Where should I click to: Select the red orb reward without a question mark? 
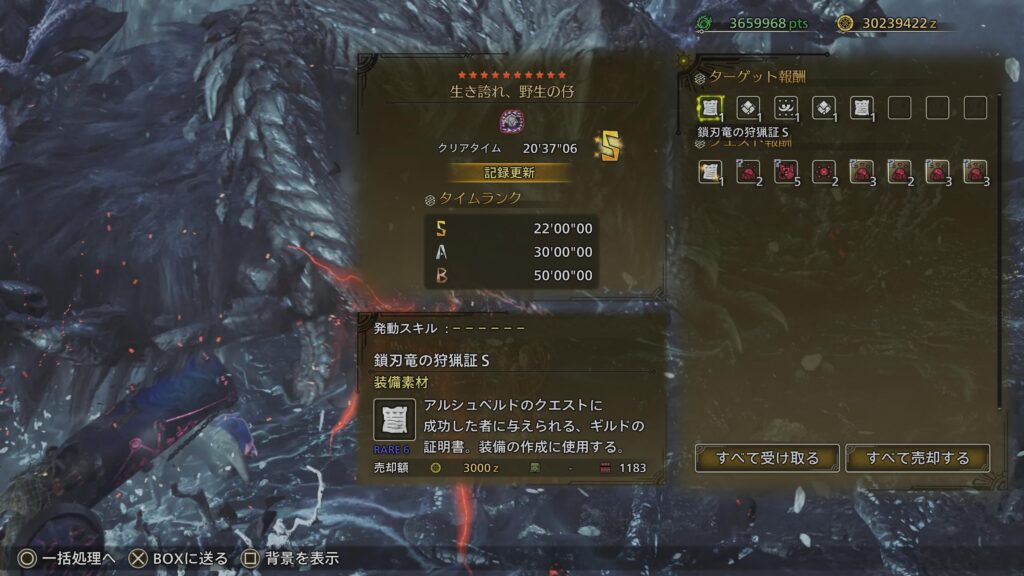click(824, 172)
